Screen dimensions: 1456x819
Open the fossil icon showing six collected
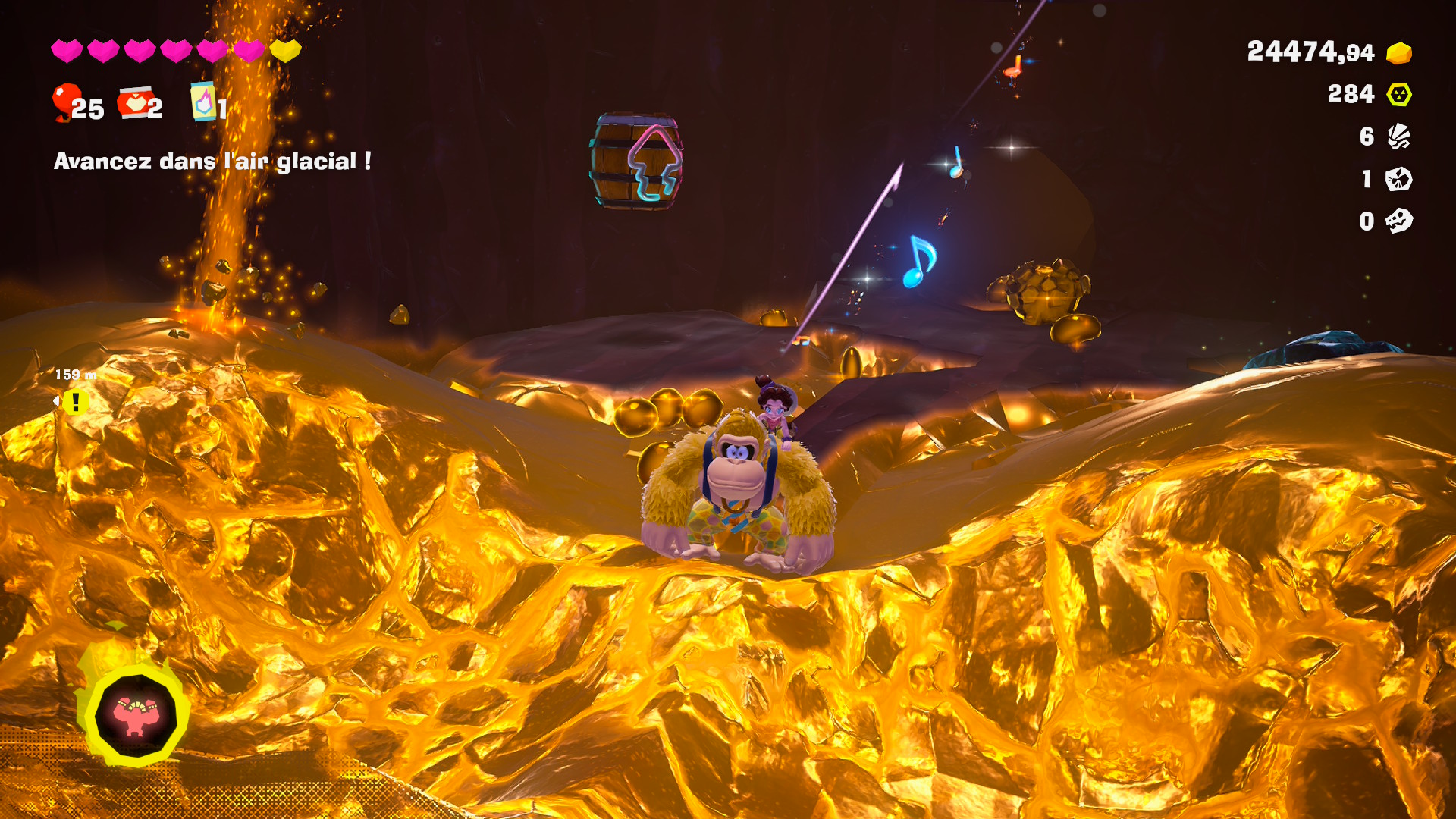click(1399, 136)
